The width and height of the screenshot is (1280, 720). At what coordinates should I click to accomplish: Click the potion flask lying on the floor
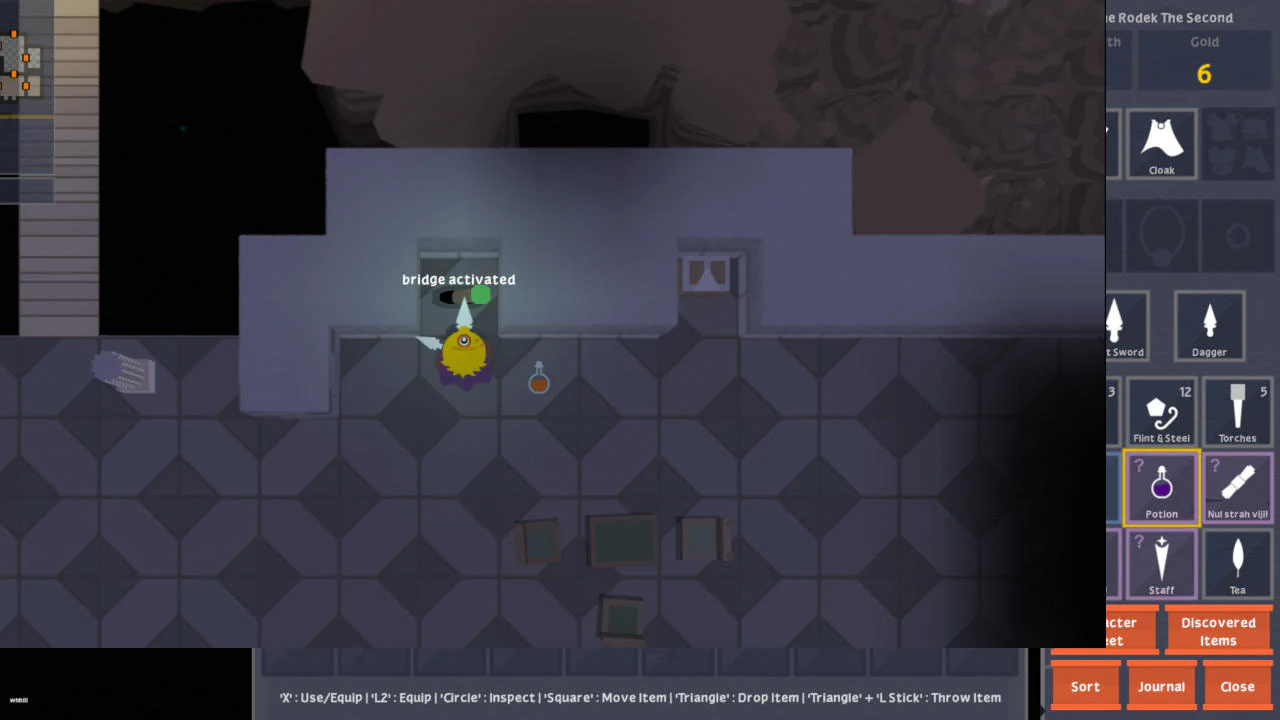click(x=539, y=379)
